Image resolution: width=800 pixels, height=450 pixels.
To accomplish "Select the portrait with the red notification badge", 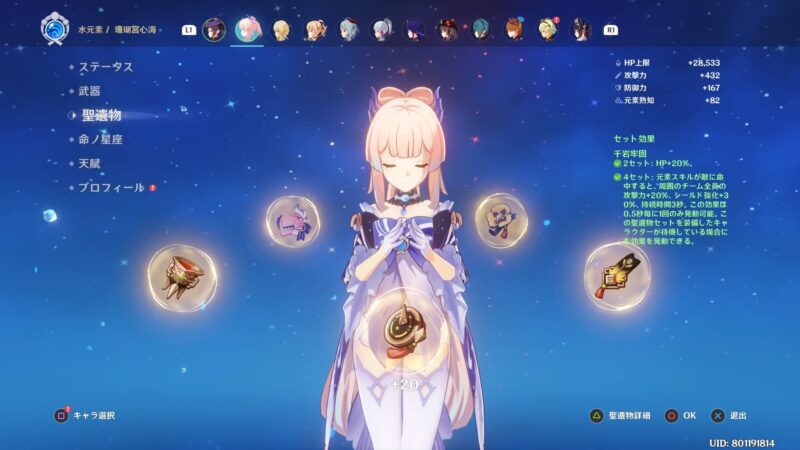I will 548,29.
